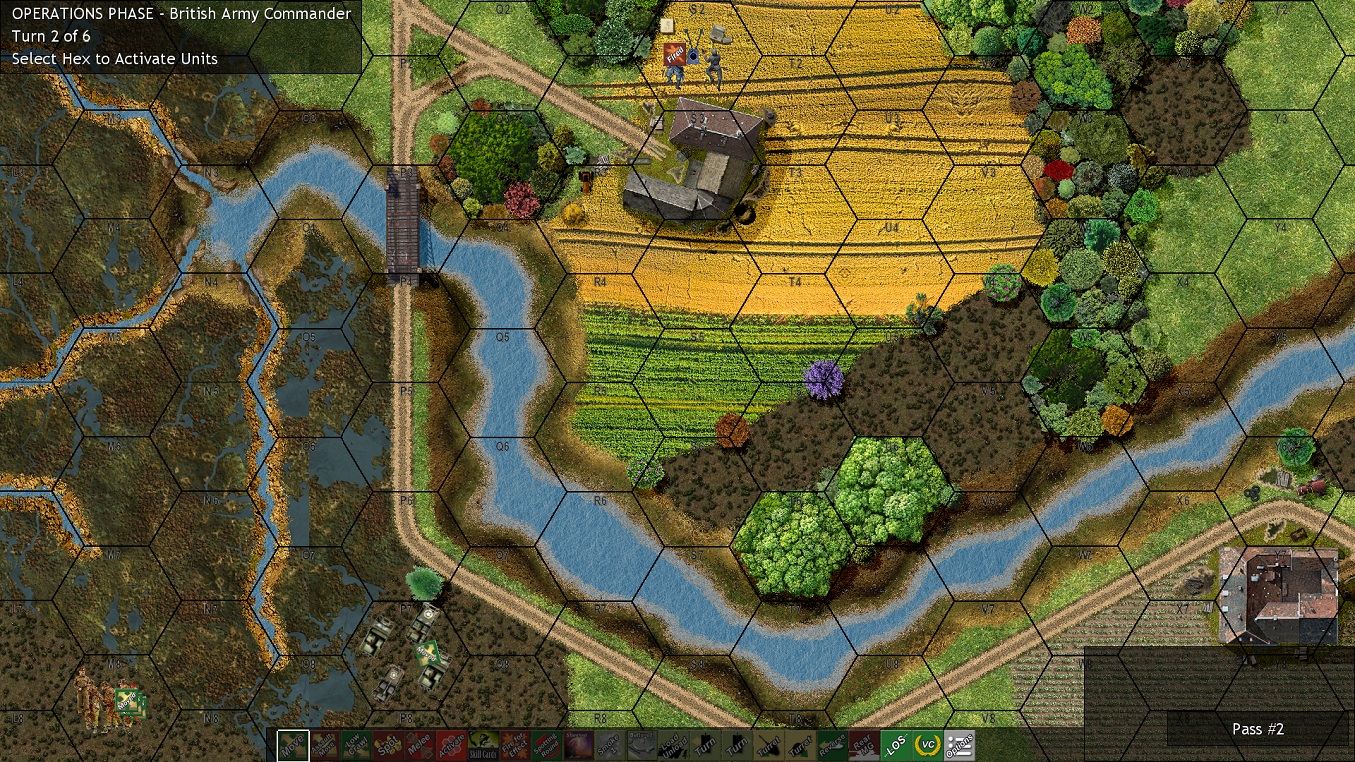Select the Move order icon
The image size is (1355, 762).
292,745
